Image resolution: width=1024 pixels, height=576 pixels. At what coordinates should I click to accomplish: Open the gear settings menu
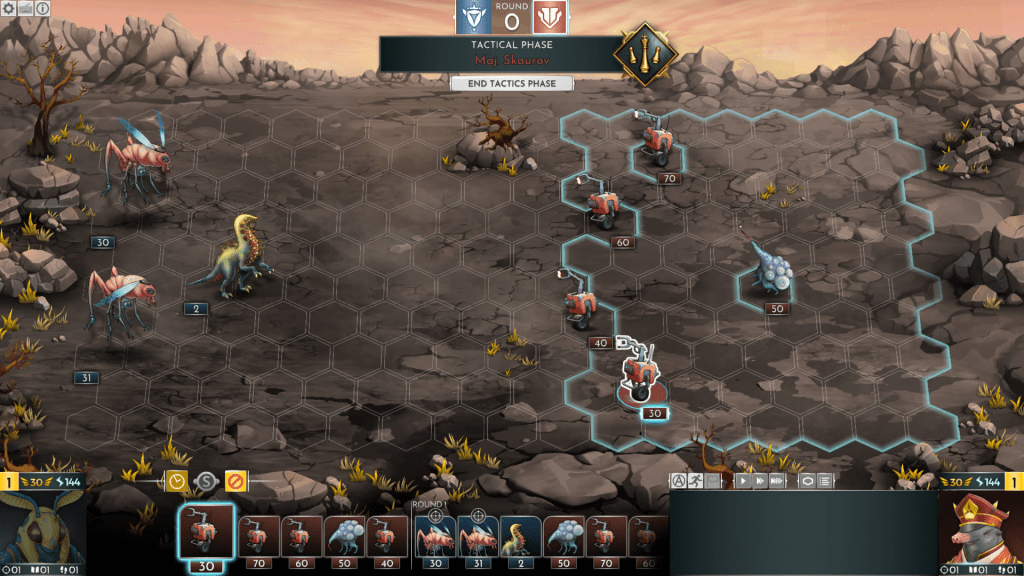[x=9, y=8]
